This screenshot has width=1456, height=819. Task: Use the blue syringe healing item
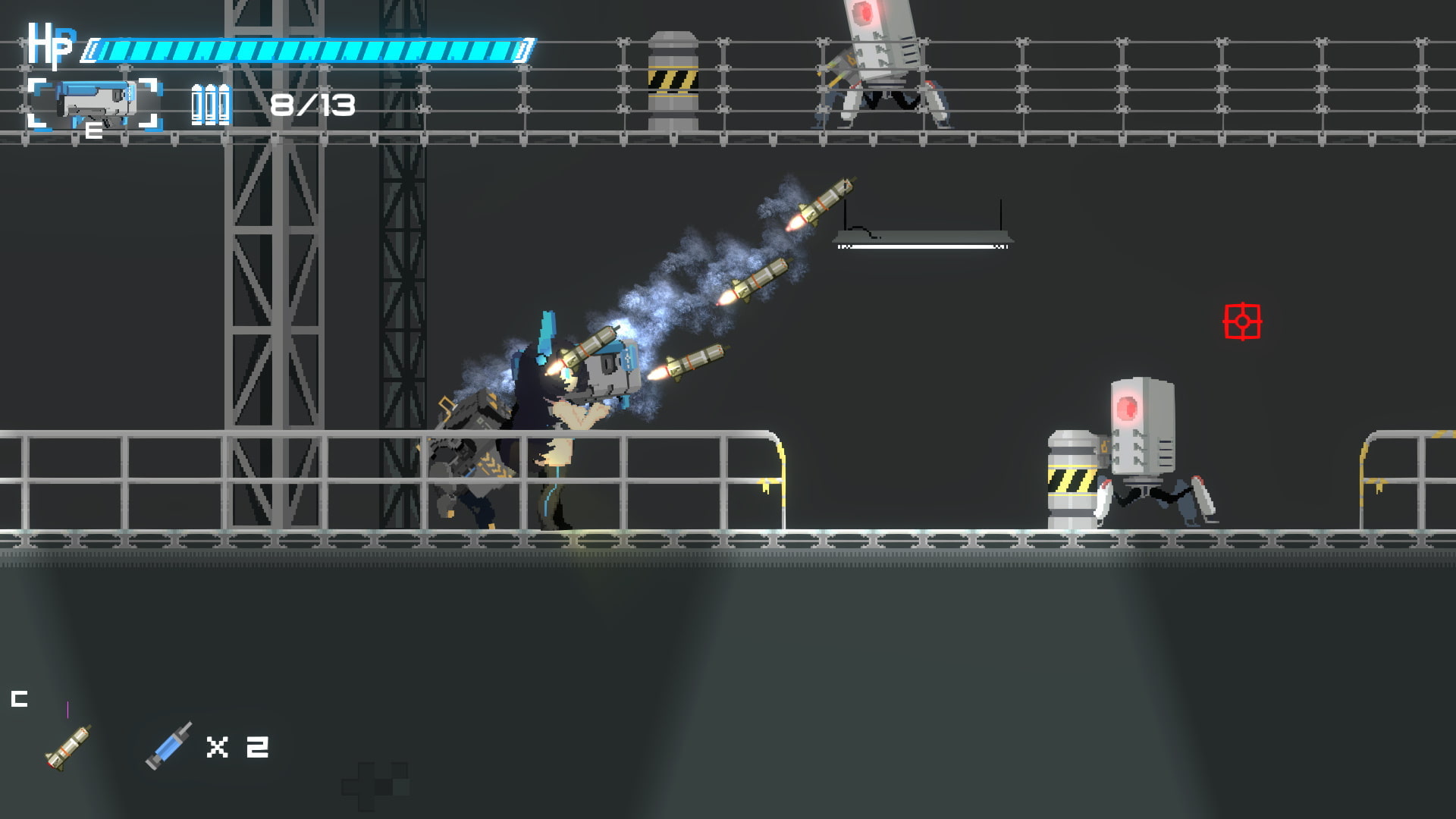click(x=168, y=745)
